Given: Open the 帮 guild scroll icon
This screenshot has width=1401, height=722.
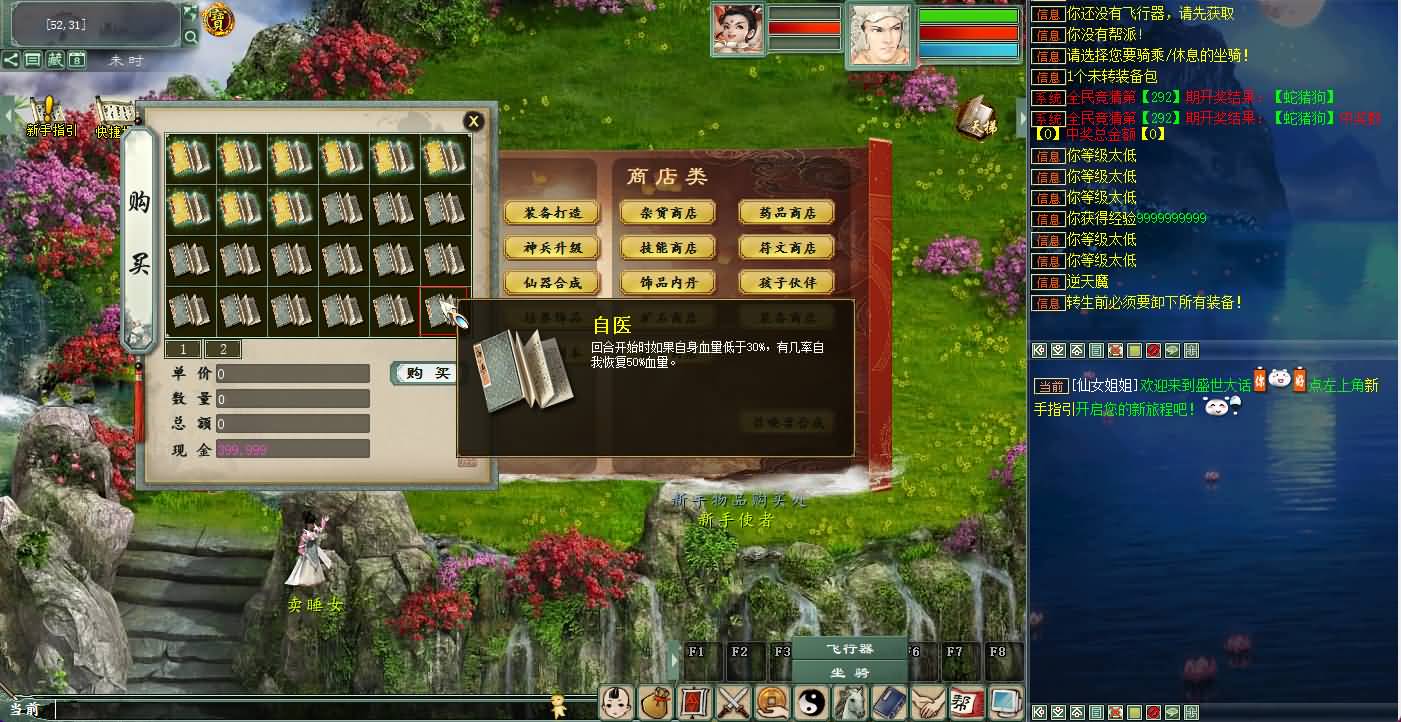Looking at the screenshot, I should click(x=967, y=703).
